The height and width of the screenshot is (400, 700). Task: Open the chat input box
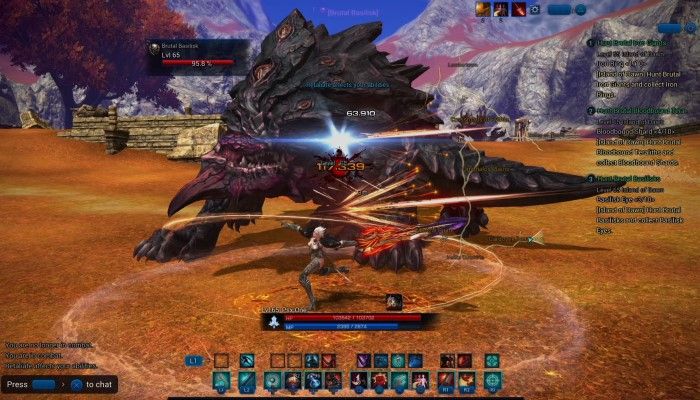tap(43, 384)
